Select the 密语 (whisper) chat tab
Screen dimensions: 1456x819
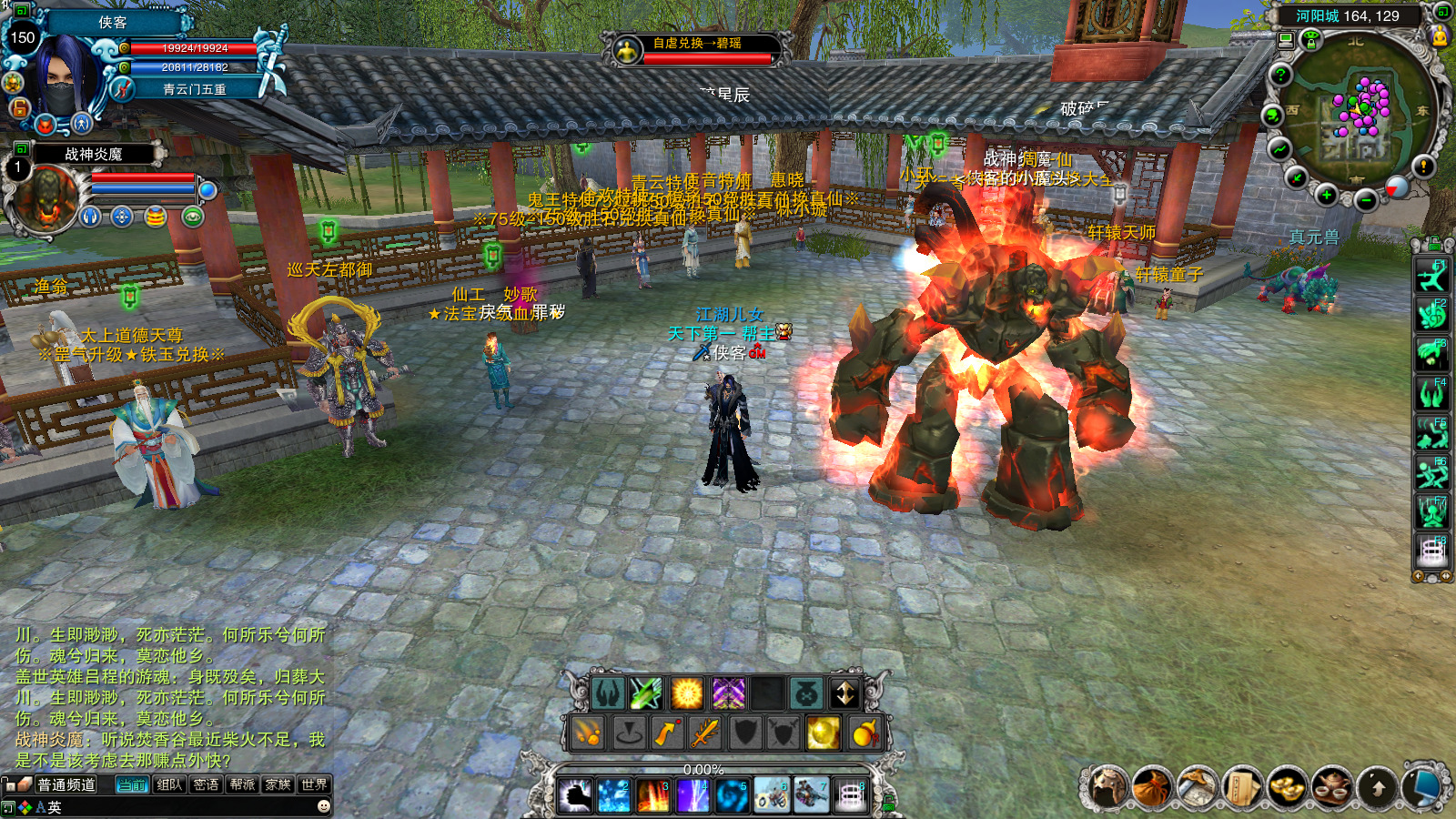point(206,784)
